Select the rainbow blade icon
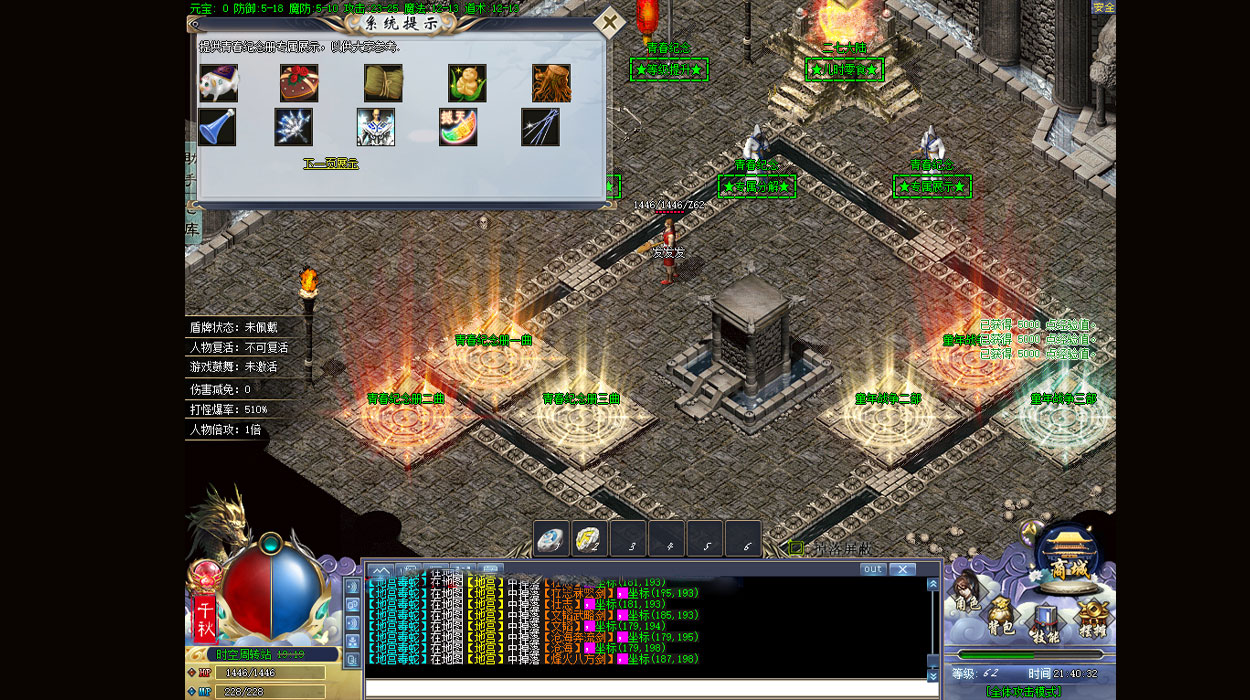 (458, 127)
